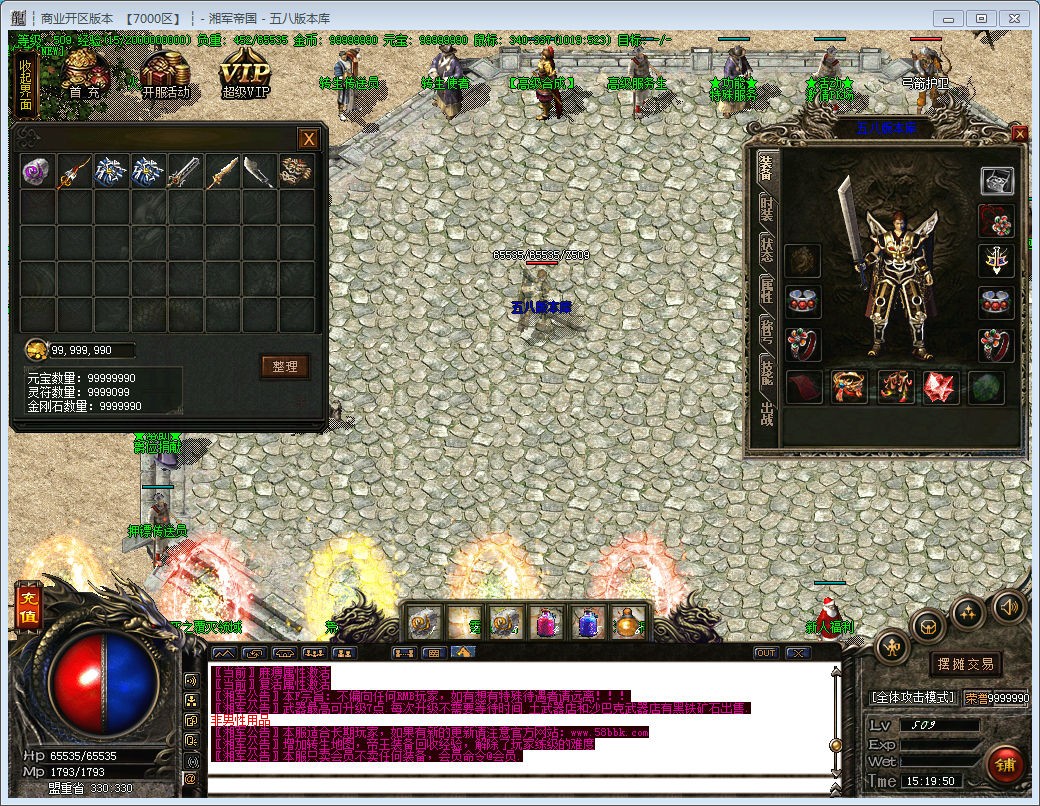
Task: Open the 开服活动 server event
Action: coord(165,74)
